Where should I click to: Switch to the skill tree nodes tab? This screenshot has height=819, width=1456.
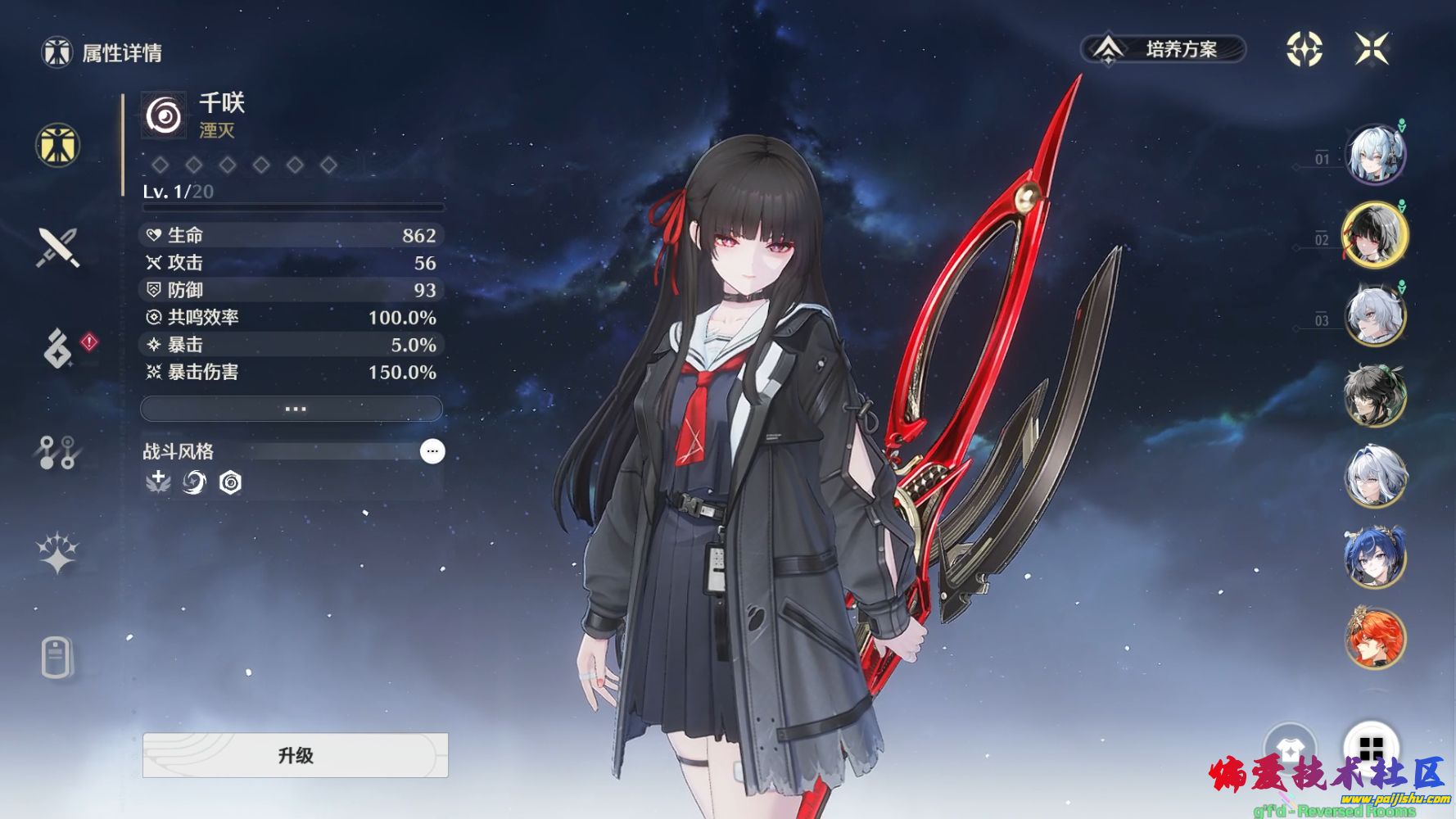click(57, 452)
